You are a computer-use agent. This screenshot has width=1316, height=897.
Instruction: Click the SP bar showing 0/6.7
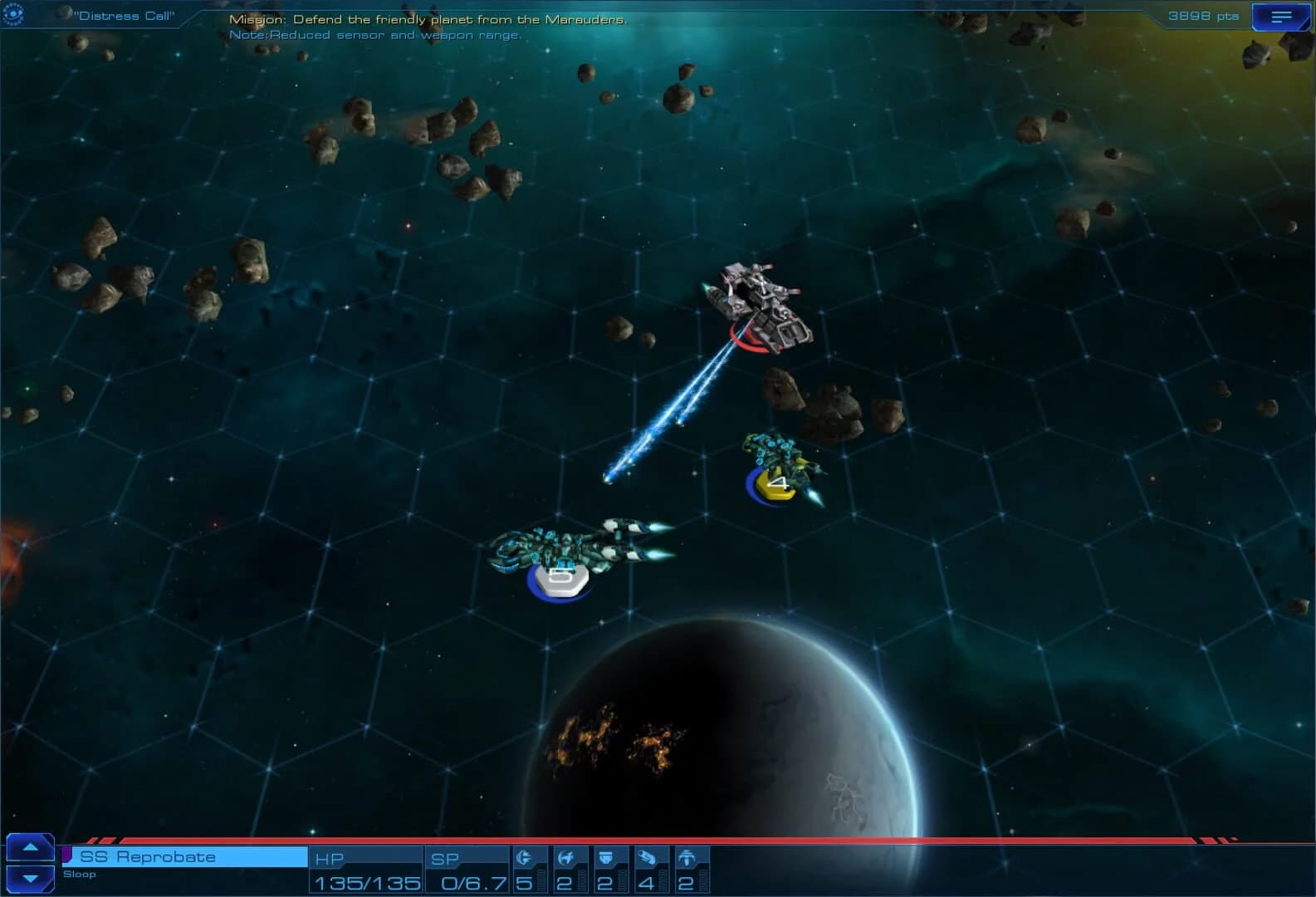(467, 883)
